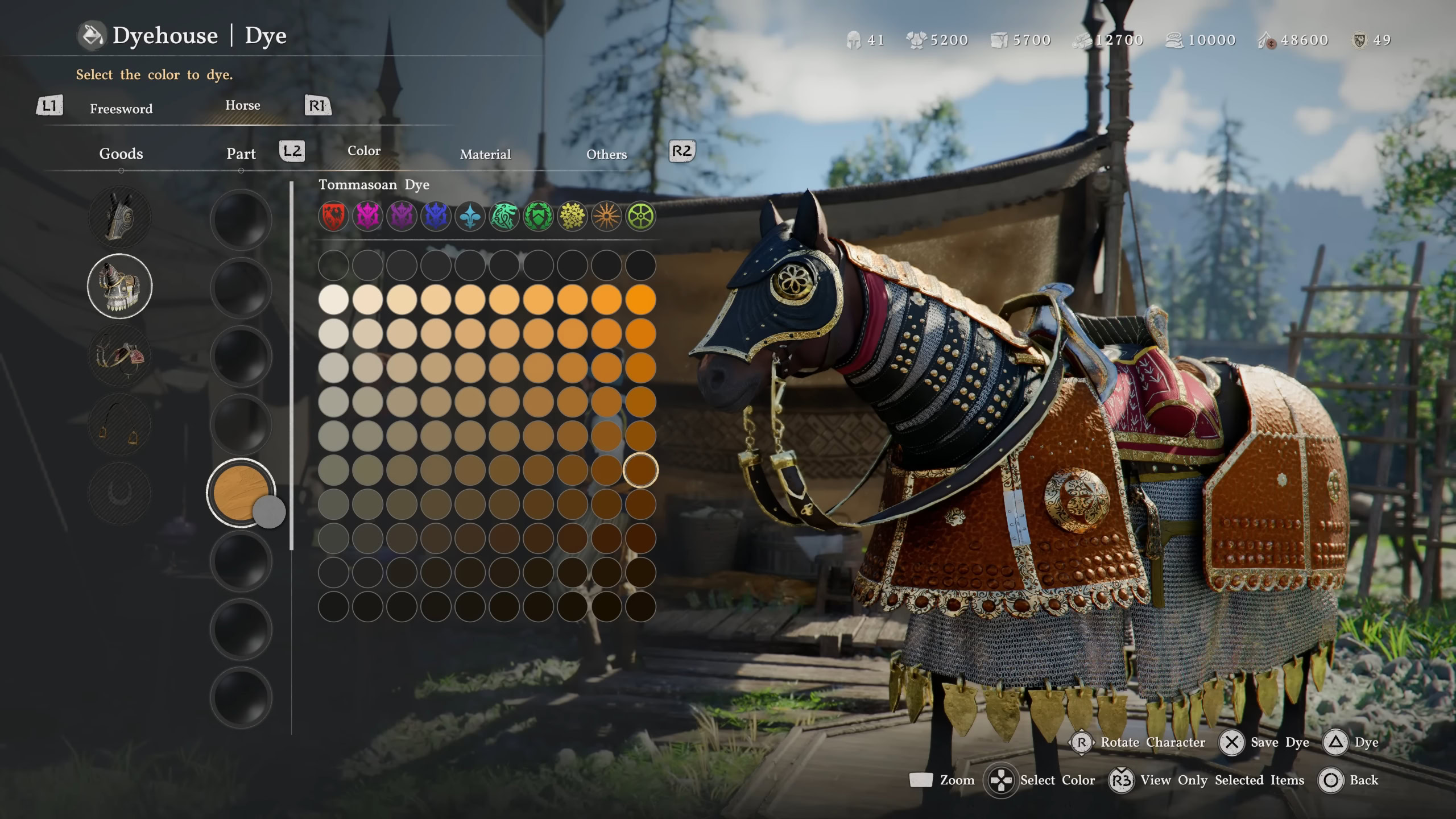Select the orange-dyed part circle
The height and width of the screenshot is (819, 1456).
(241, 493)
